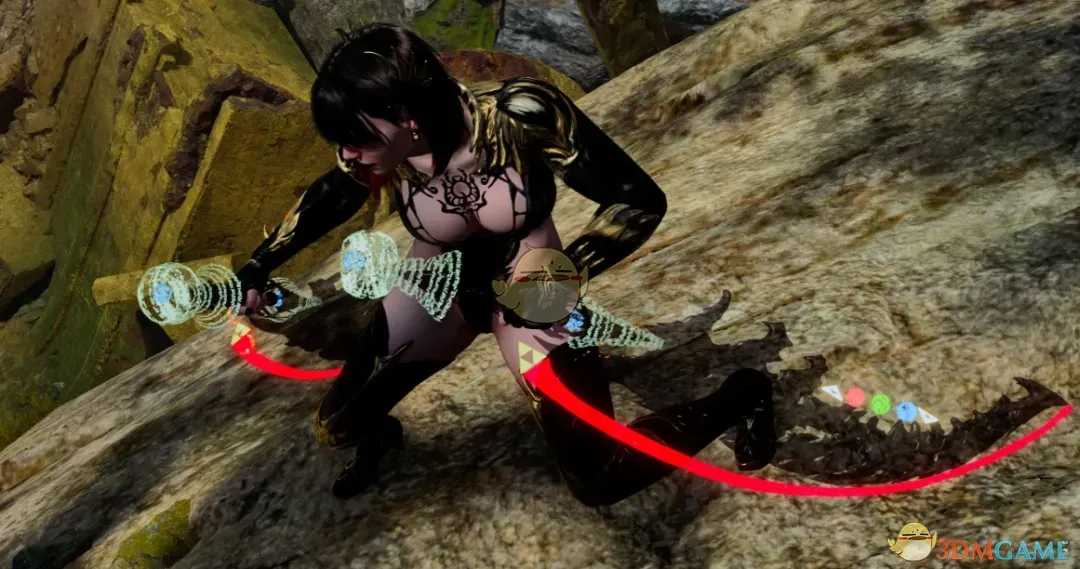Select the red circle indicator
Image resolution: width=1080 pixels, height=569 pixels.
click(854, 397)
